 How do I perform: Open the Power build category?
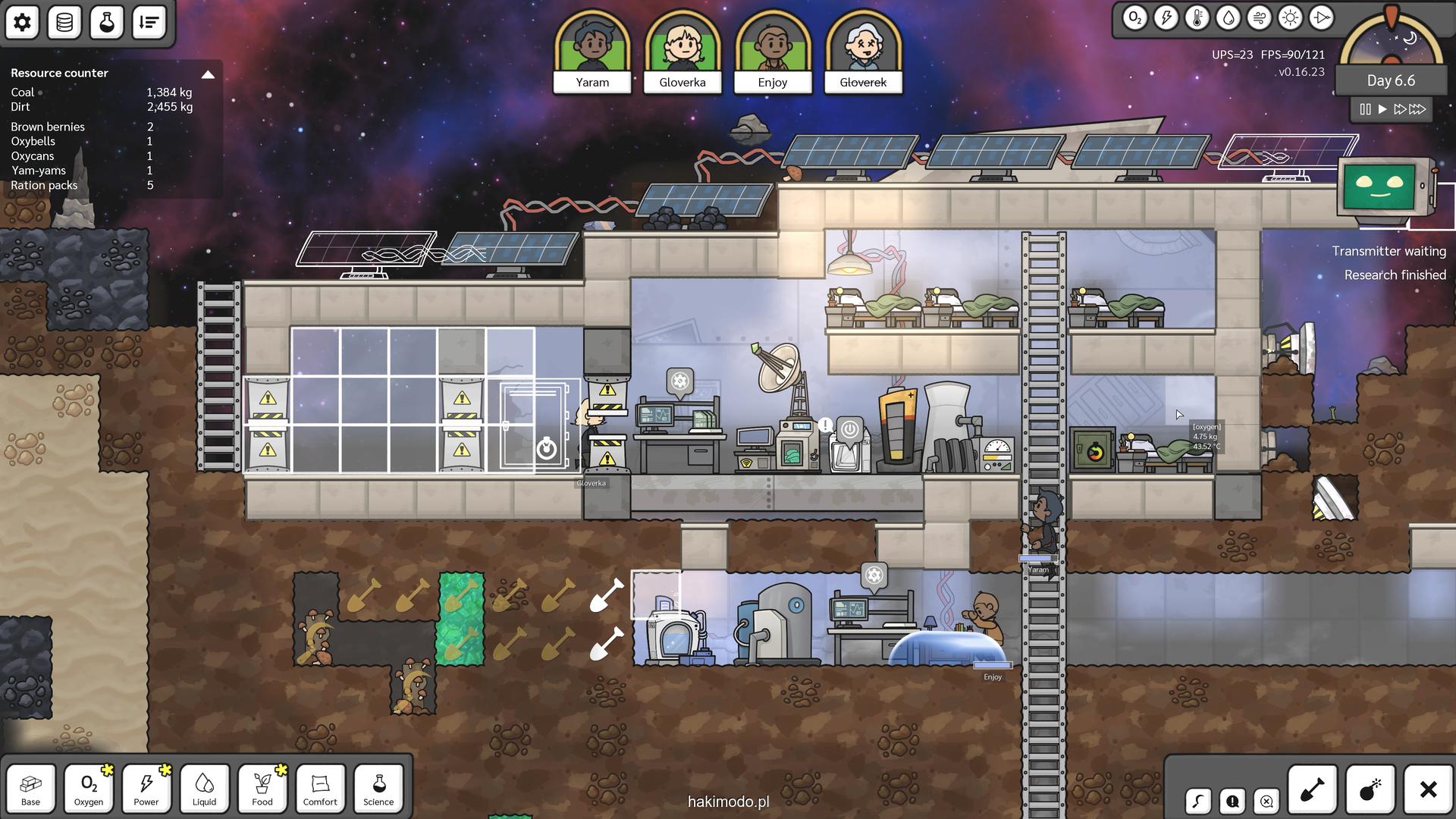(x=146, y=788)
